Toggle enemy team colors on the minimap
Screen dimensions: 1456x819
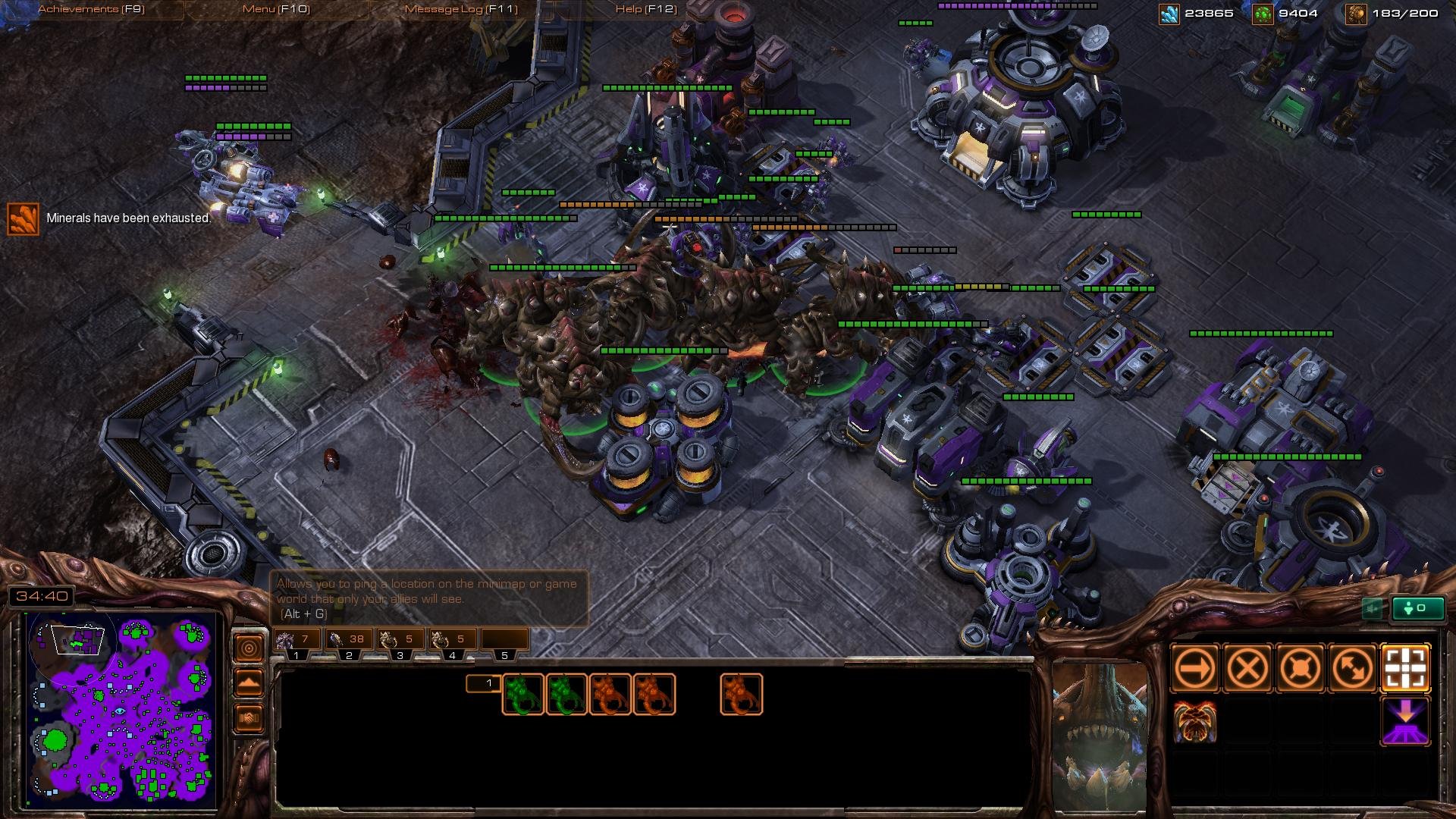coord(249,717)
